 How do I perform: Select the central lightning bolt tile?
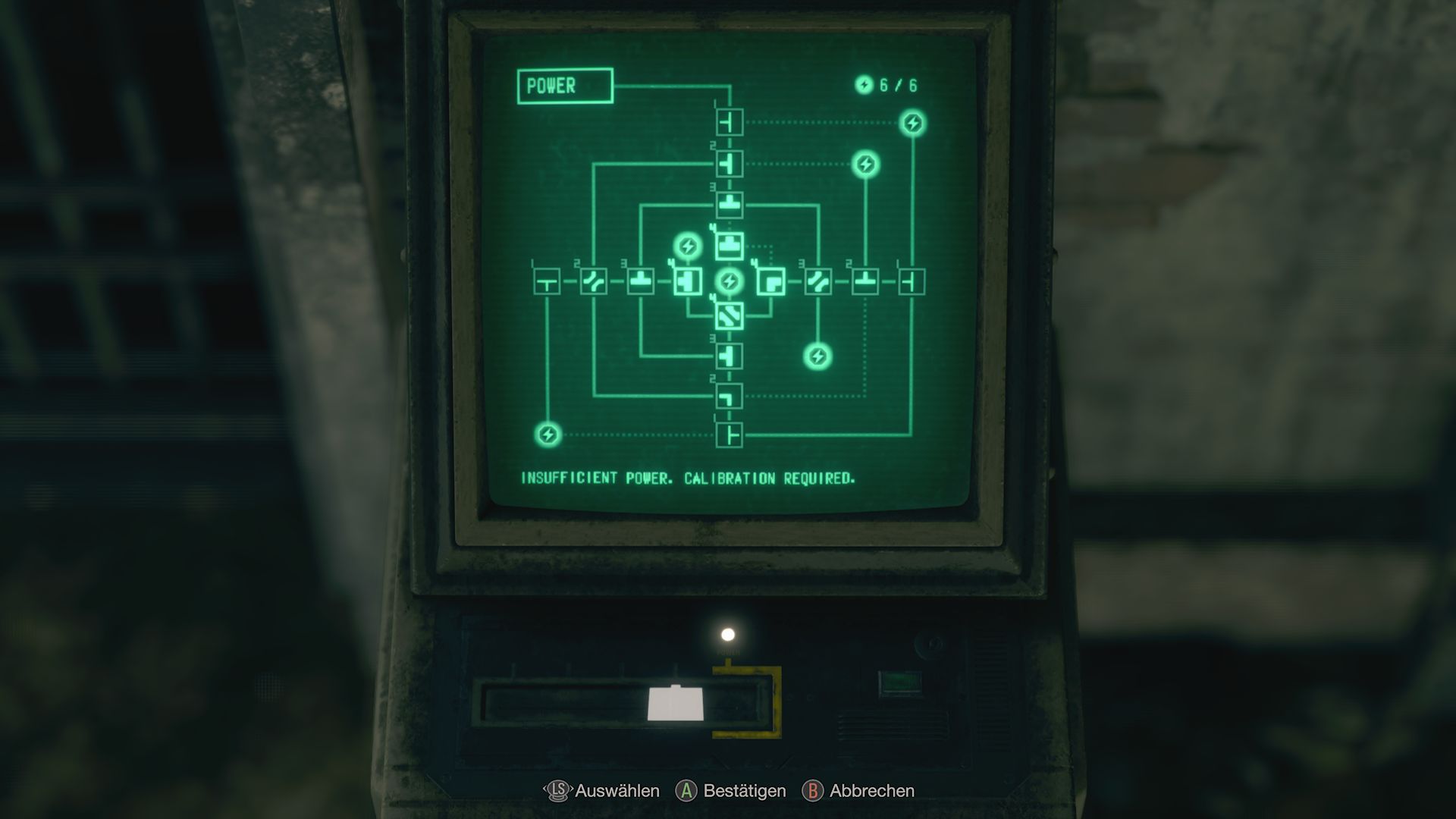coord(730,282)
